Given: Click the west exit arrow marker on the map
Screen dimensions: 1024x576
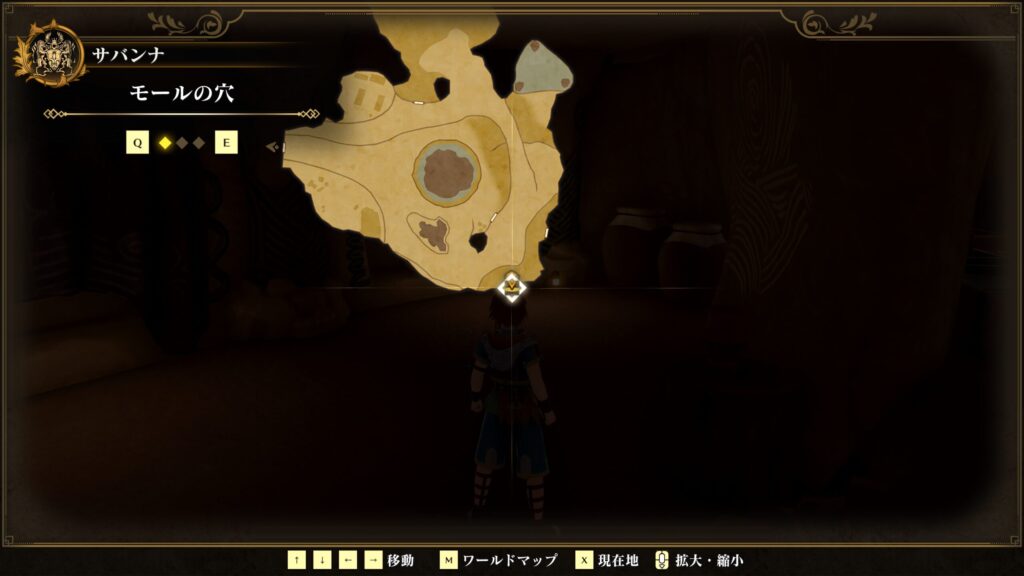Looking at the screenshot, I should tap(272, 147).
